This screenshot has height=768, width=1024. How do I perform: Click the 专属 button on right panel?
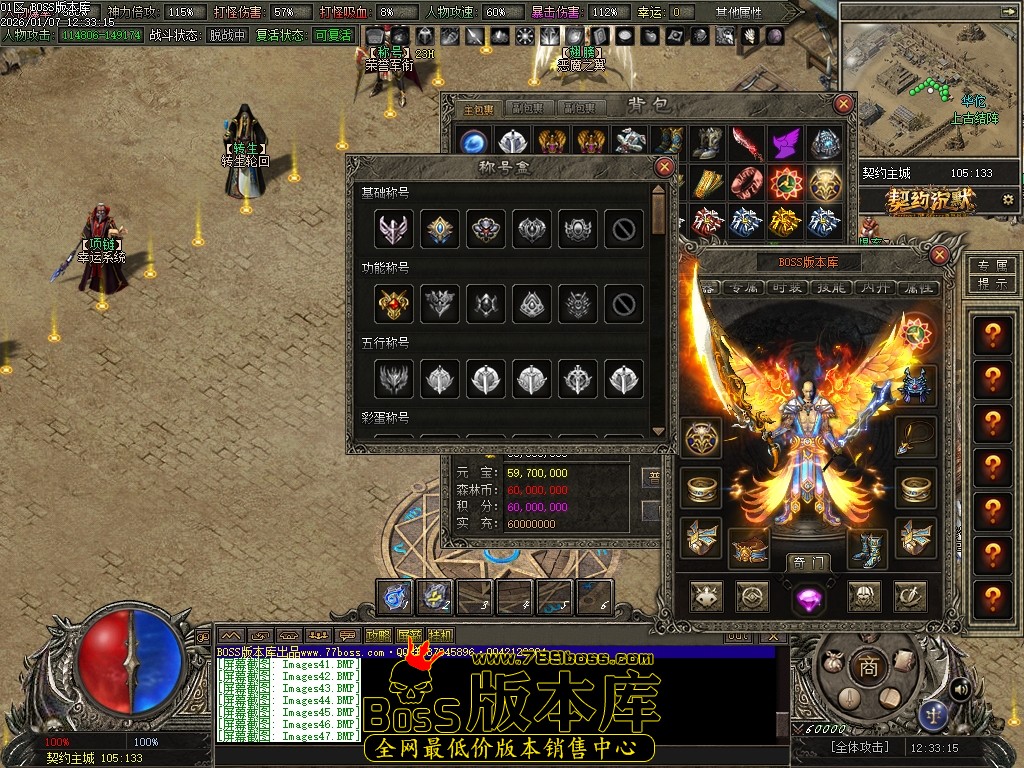[x=991, y=266]
